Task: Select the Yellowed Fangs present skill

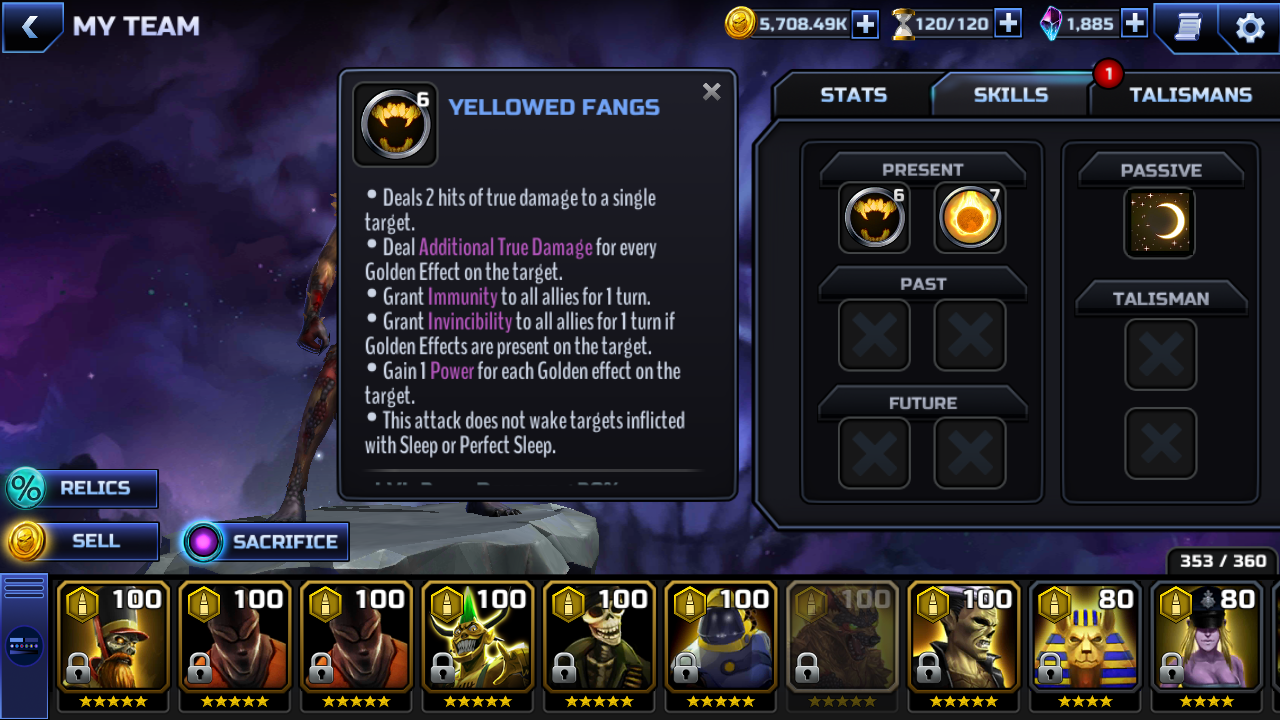Action: pos(874,218)
